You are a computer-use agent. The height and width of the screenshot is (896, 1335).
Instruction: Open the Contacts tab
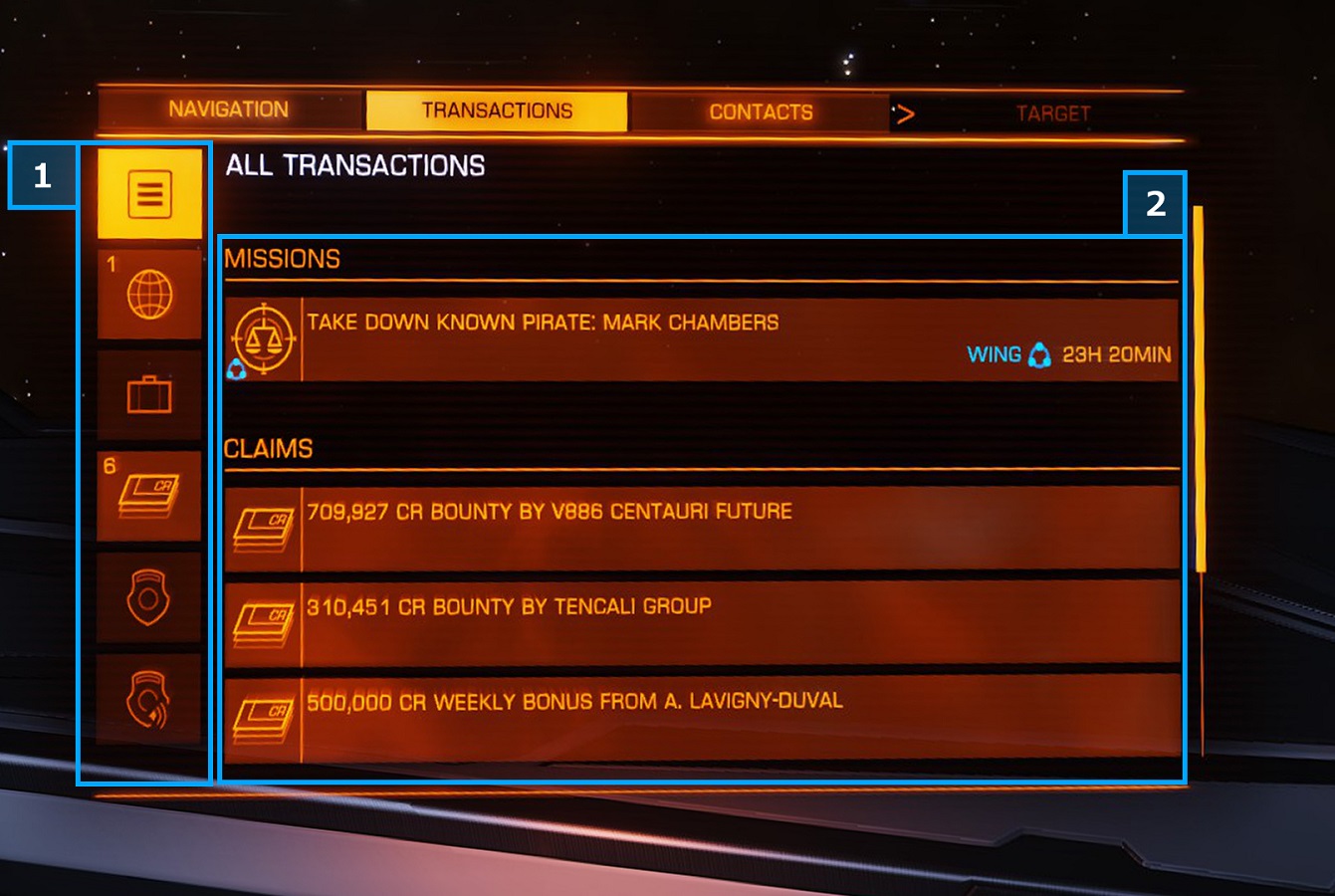pyautogui.click(x=761, y=112)
